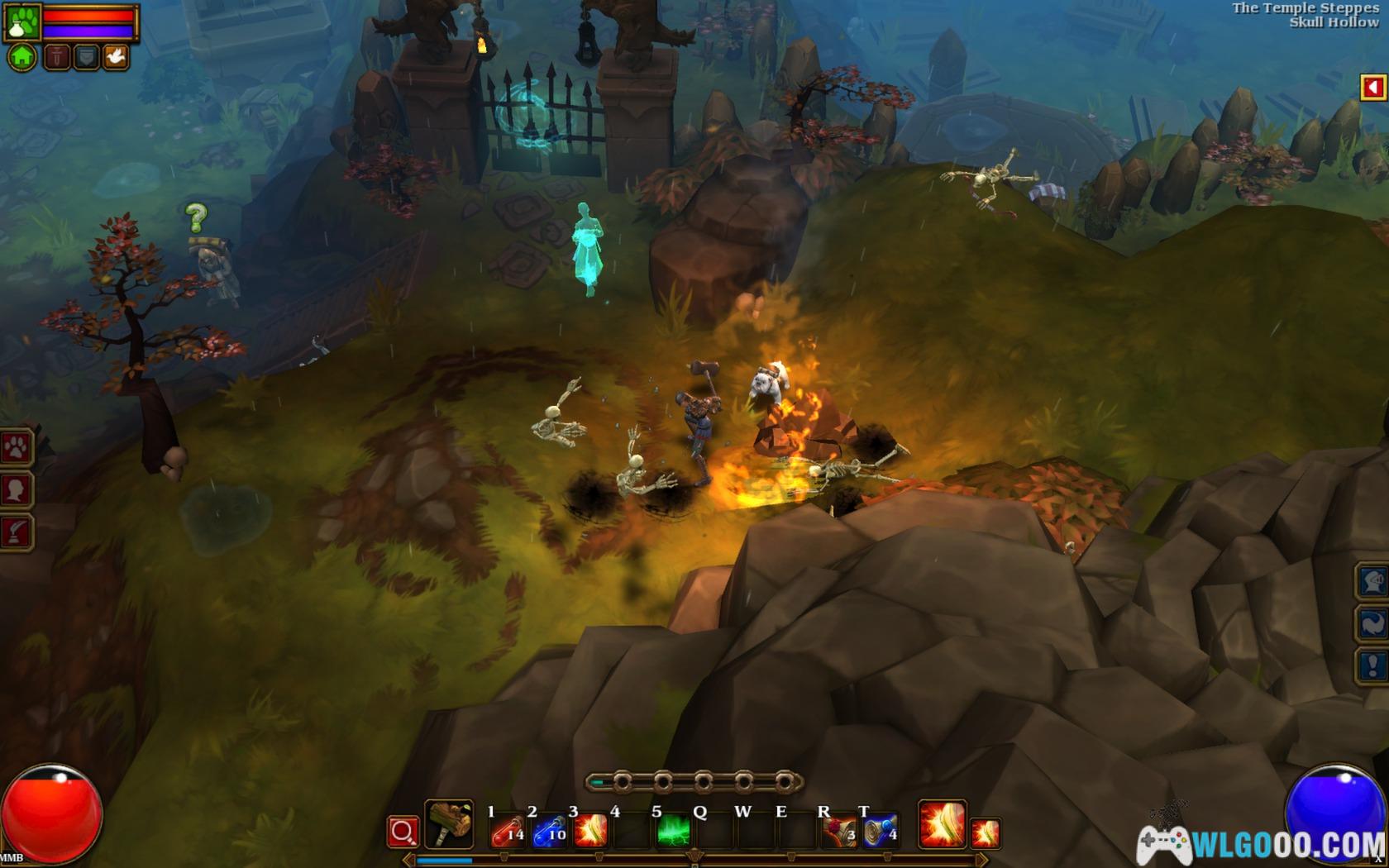The image size is (1389, 868).
Task: Open the pet portrait with paw icon
Action: click(22, 22)
